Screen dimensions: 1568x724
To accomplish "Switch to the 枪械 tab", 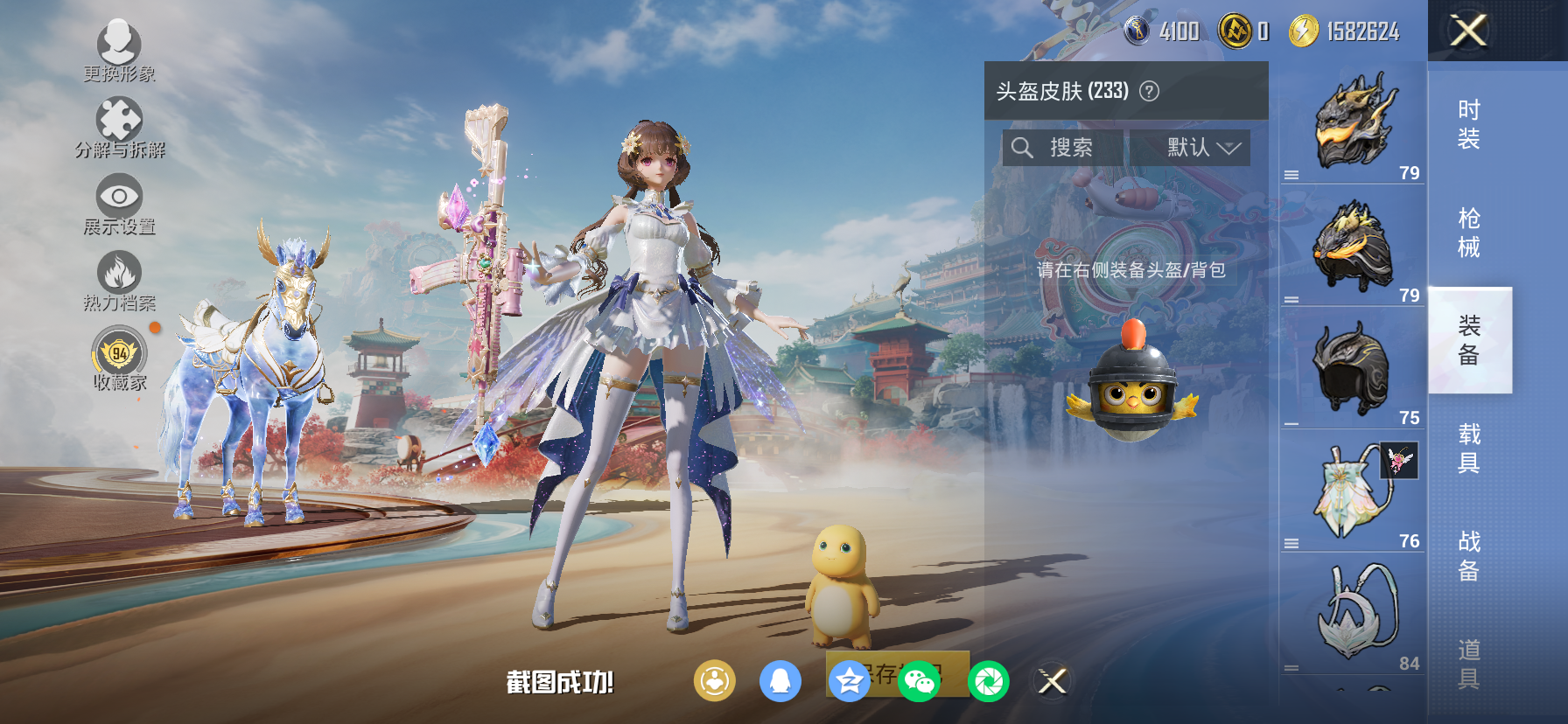I will 1468,229.
